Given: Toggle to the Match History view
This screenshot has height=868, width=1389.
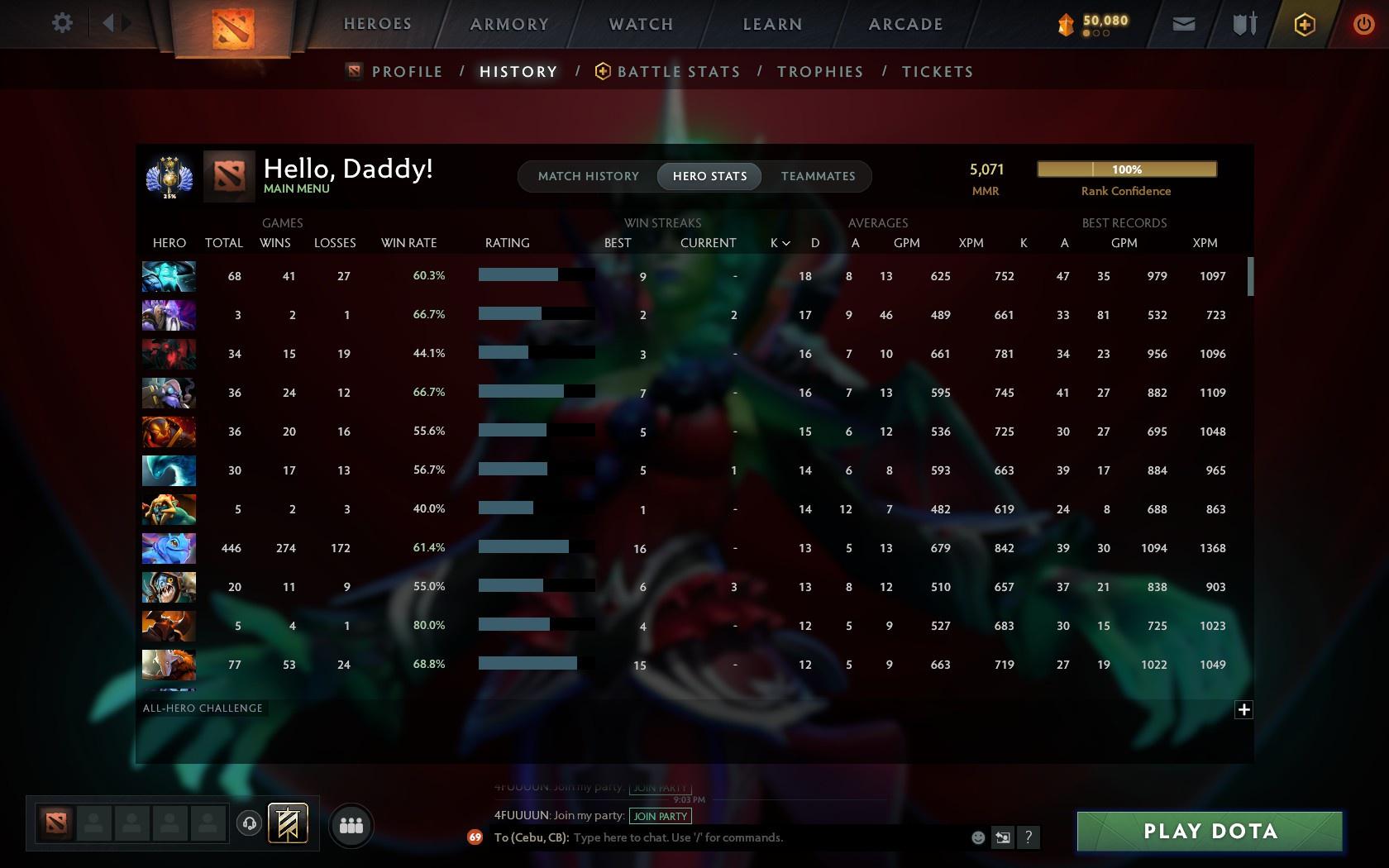Looking at the screenshot, I should (x=588, y=175).
